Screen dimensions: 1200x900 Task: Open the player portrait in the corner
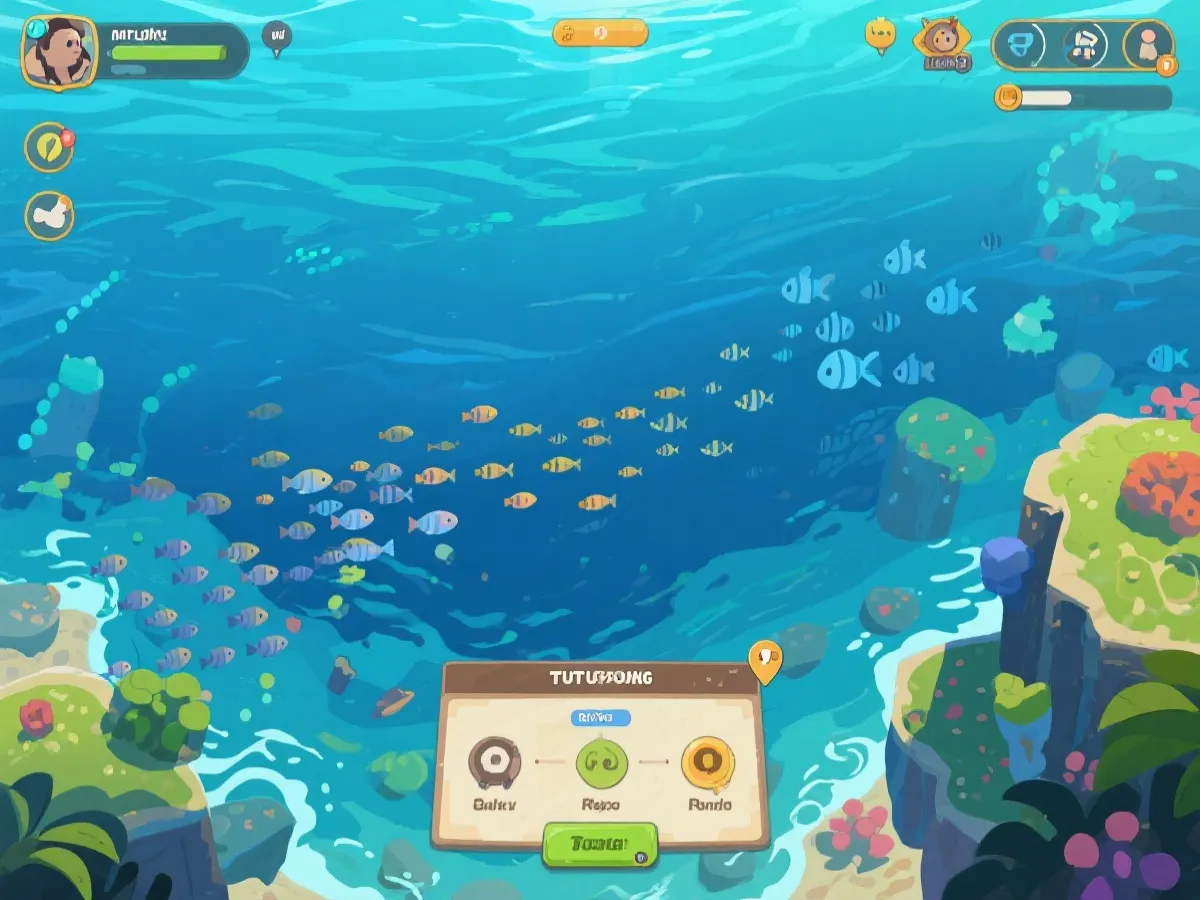[59, 52]
